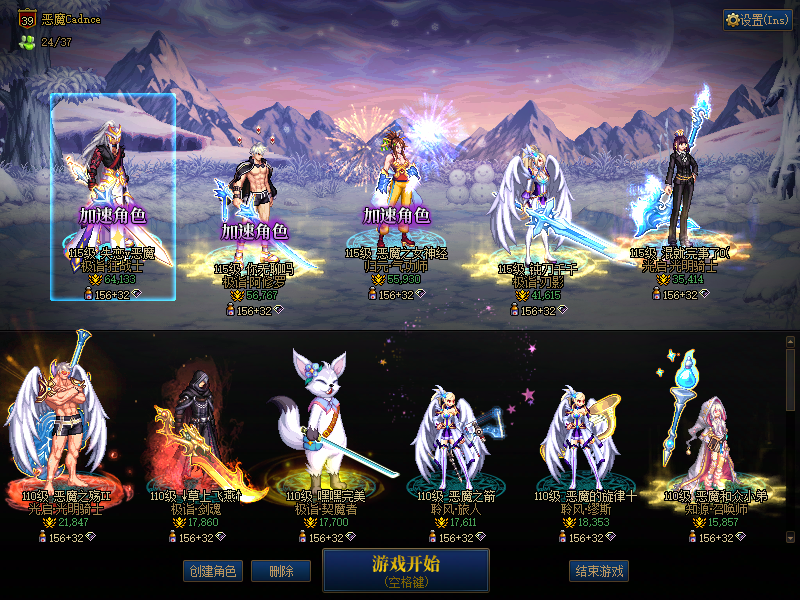The height and width of the screenshot is (600, 800).
Task: Click 结束游戏 to exit the game
Action: (599, 571)
